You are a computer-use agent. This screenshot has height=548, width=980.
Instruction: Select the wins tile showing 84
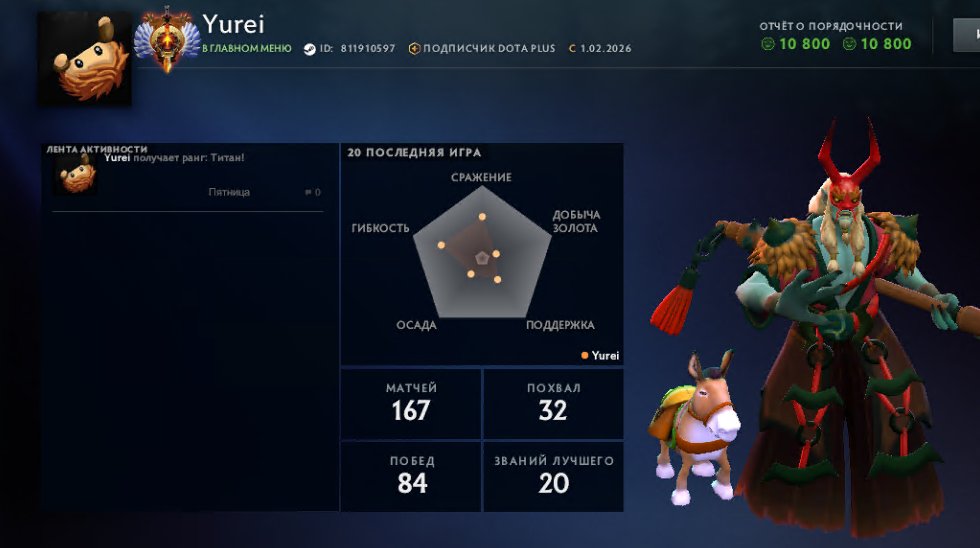click(x=411, y=476)
